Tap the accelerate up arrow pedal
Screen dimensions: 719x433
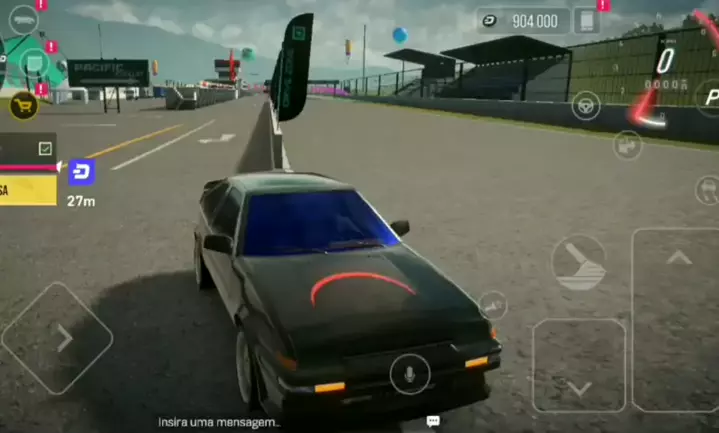678,258
